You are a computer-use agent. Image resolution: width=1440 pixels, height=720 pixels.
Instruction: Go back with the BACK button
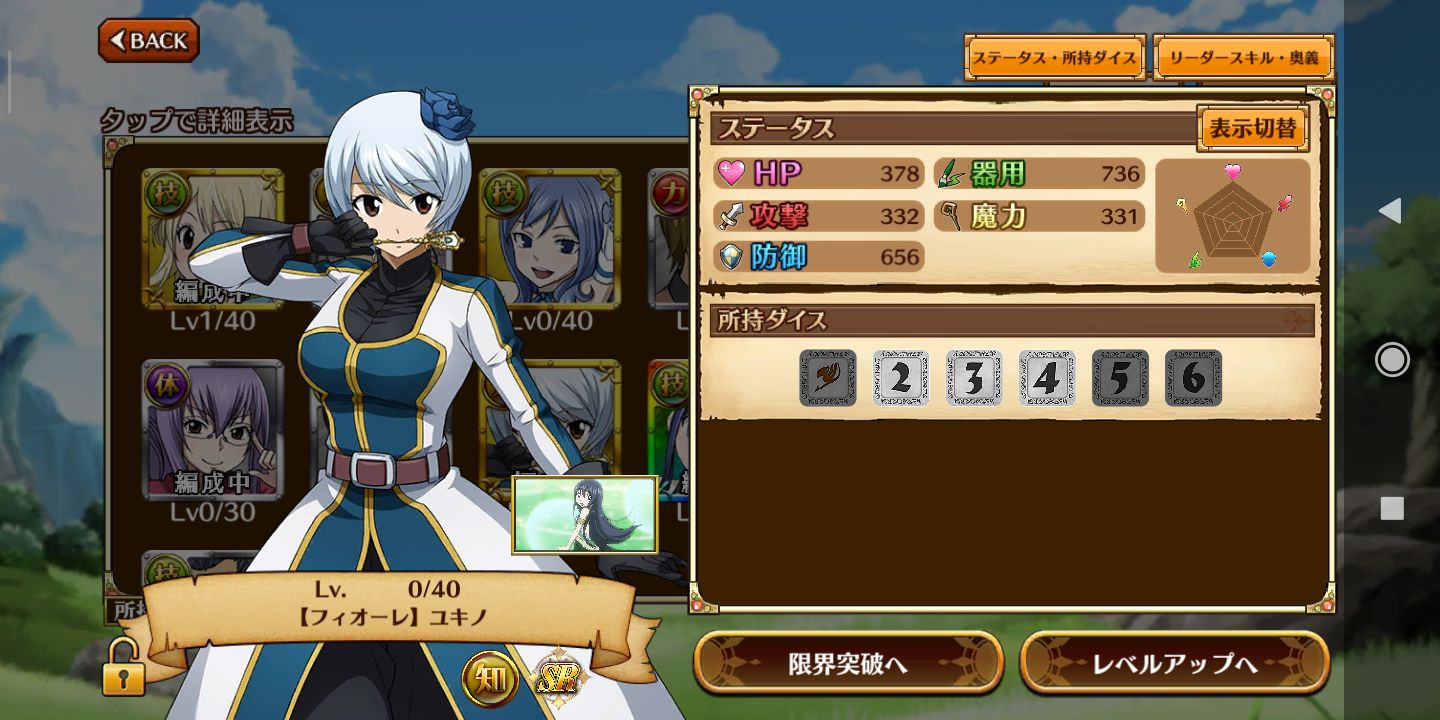[x=149, y=40]
